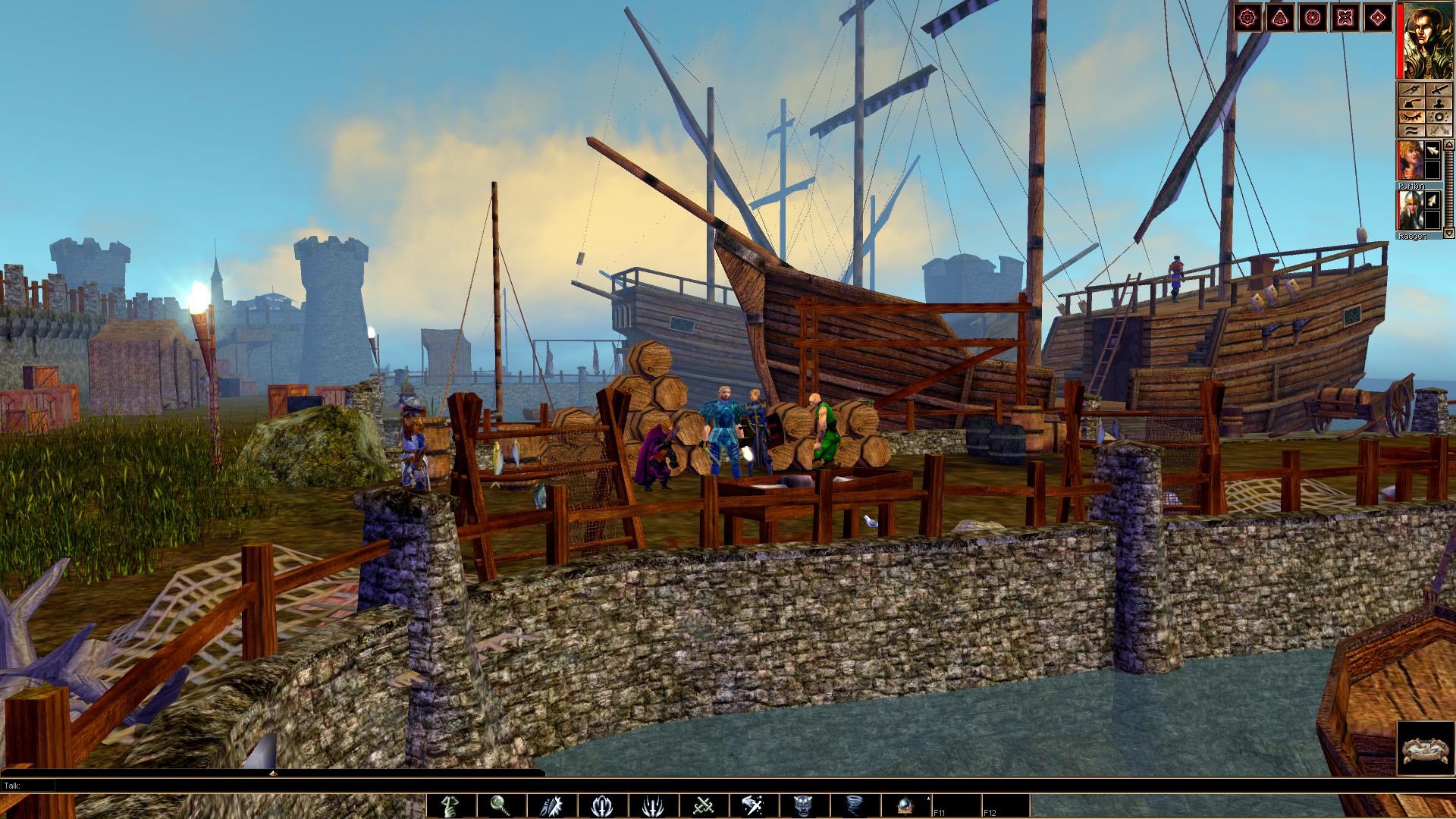Click the down chevron below Raegen's portrait
Viewport: 1456px width, 819px height.
[1448, 233]
